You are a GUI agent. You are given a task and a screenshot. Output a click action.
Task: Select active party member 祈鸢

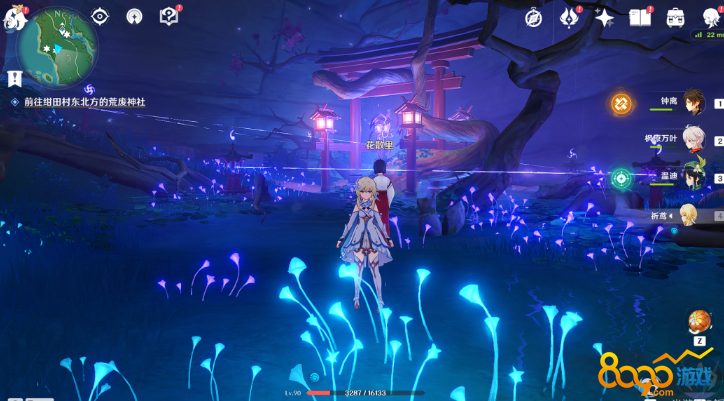pos(689,214)
